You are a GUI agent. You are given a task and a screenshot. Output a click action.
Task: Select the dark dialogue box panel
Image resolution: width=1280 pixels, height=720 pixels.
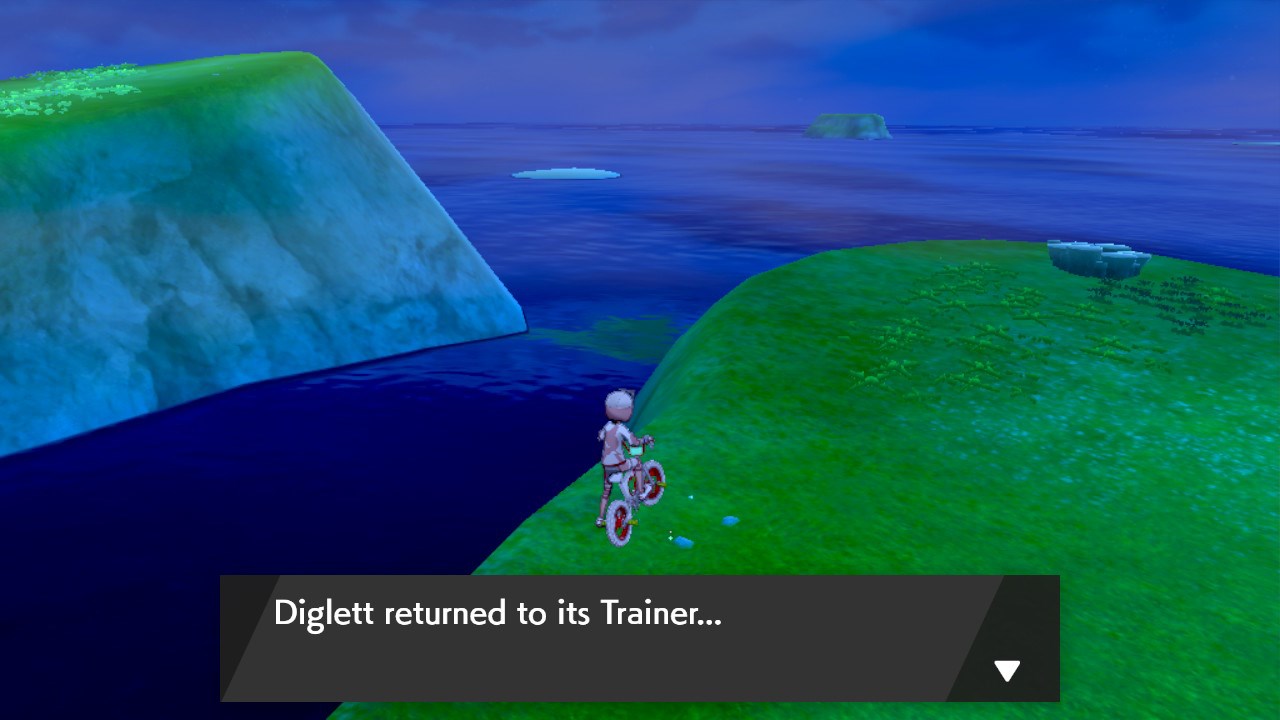640,640
